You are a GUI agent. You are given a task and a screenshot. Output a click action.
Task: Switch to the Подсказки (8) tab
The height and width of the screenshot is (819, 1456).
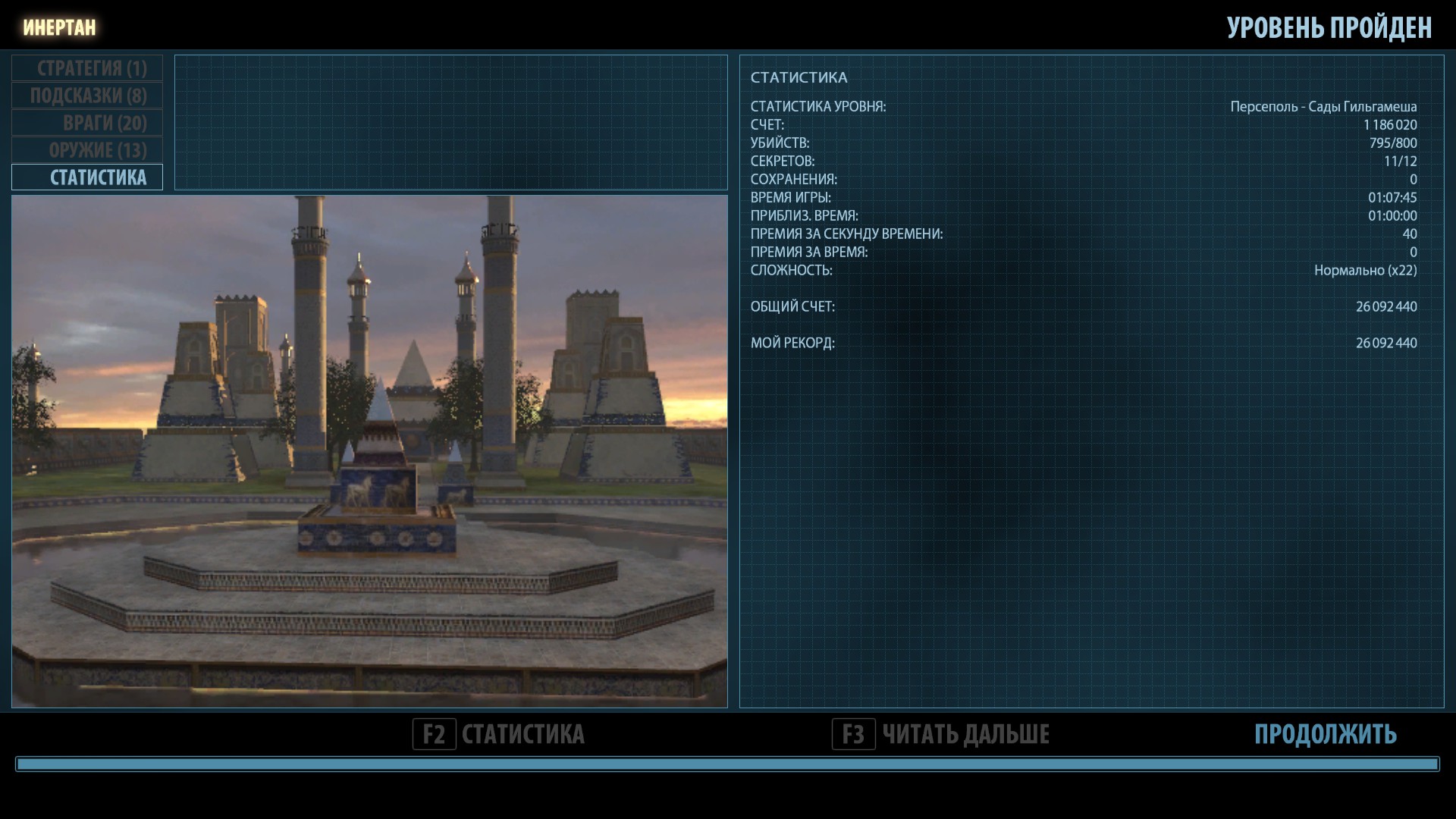pyautogui.click(x=87, y=96)
